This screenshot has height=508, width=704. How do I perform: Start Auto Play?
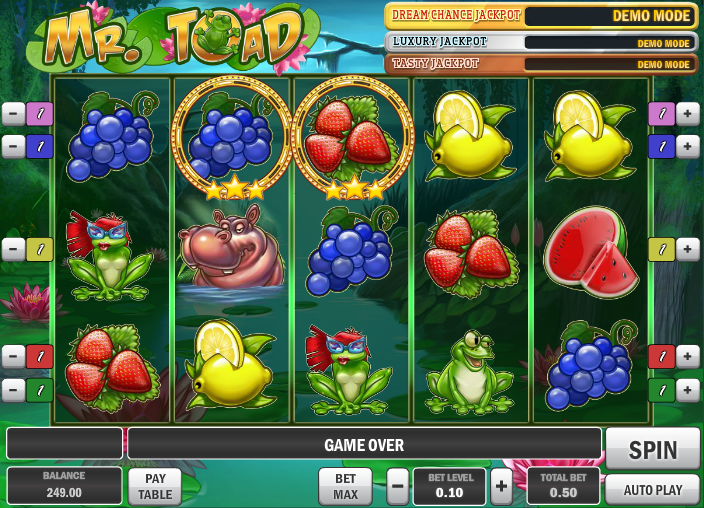tap(652, 489)
